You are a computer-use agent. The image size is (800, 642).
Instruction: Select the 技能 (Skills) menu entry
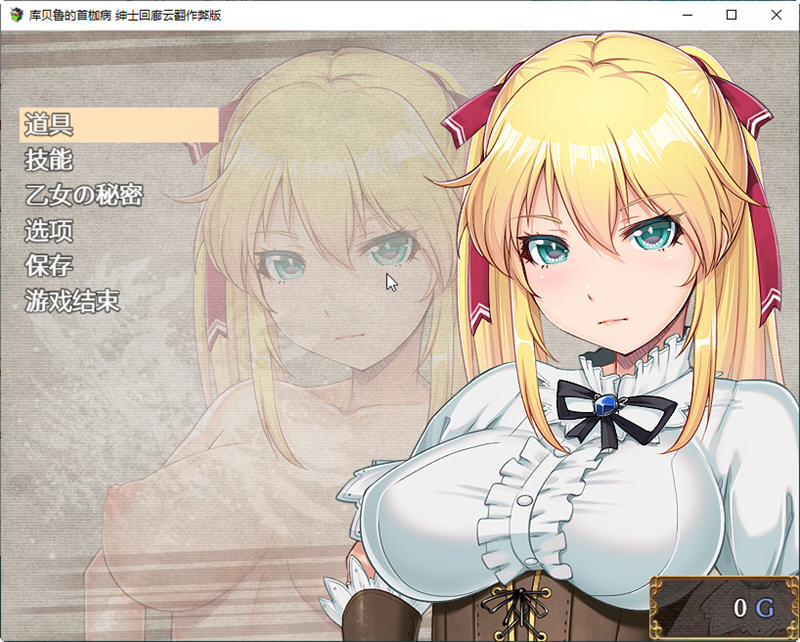pos(49,160)
